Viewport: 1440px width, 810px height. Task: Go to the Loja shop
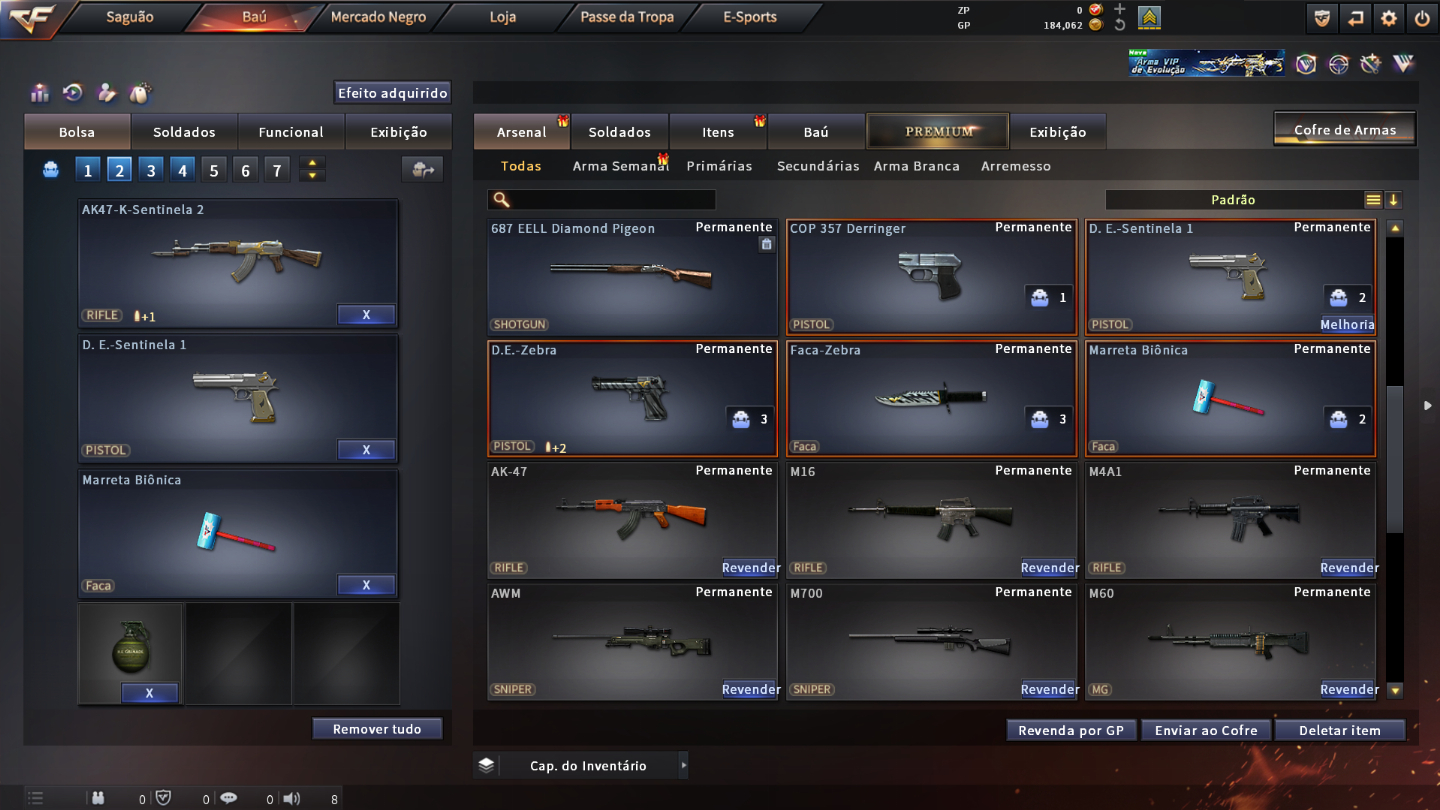[503, 17]
